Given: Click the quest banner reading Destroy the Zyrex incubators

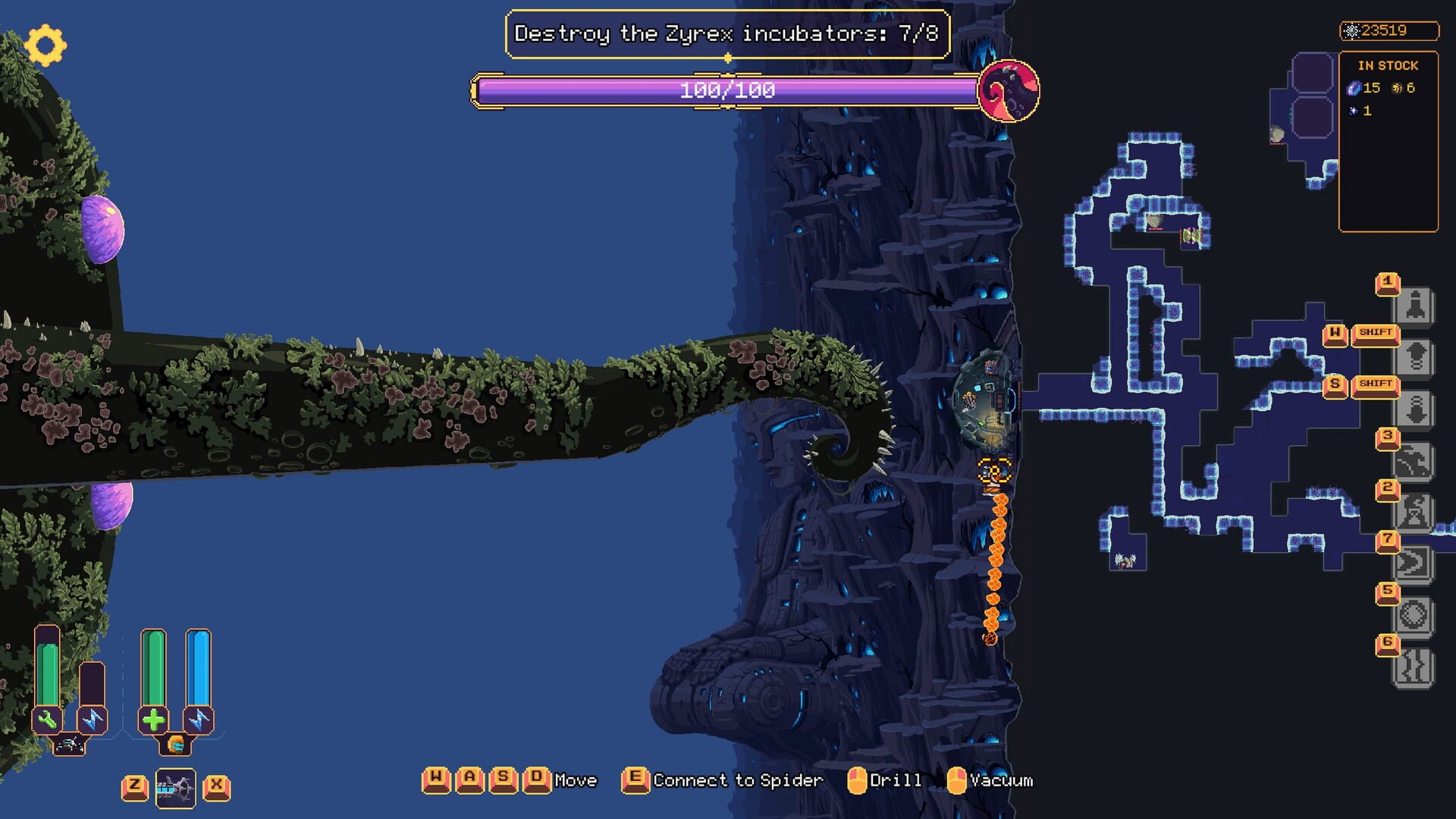Looking at the screenshot, I should (726, 33).
